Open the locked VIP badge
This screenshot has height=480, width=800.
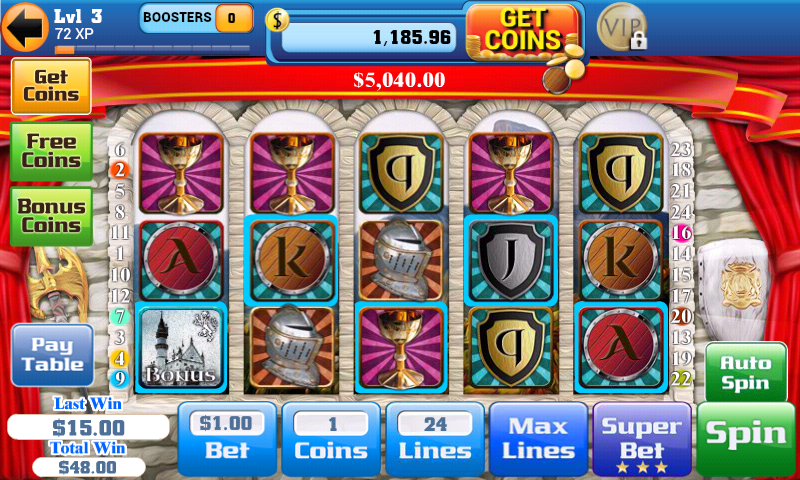(622, 27)
